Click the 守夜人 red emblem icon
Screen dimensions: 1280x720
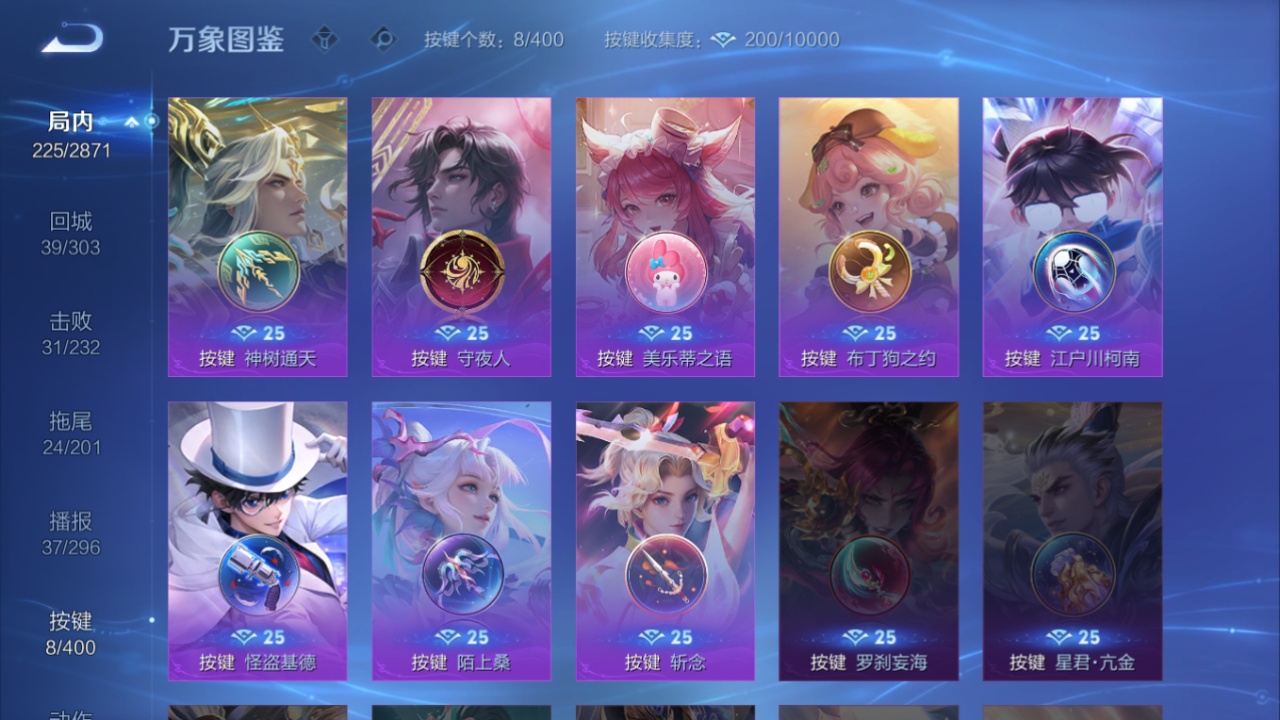click(x=461, y=271)
